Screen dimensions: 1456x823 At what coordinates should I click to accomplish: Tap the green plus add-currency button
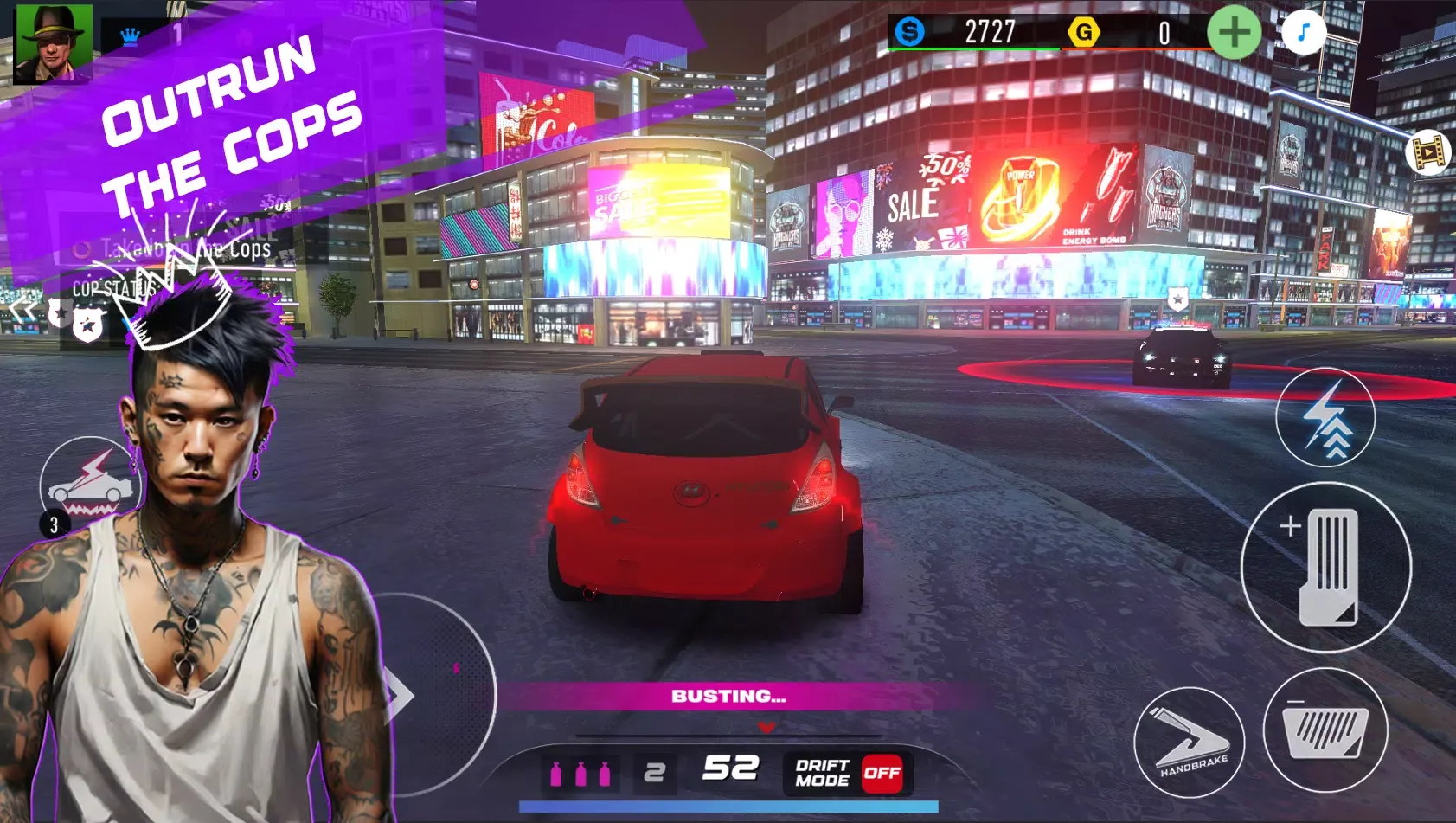pyautogui.click(x=1234, y=32)
